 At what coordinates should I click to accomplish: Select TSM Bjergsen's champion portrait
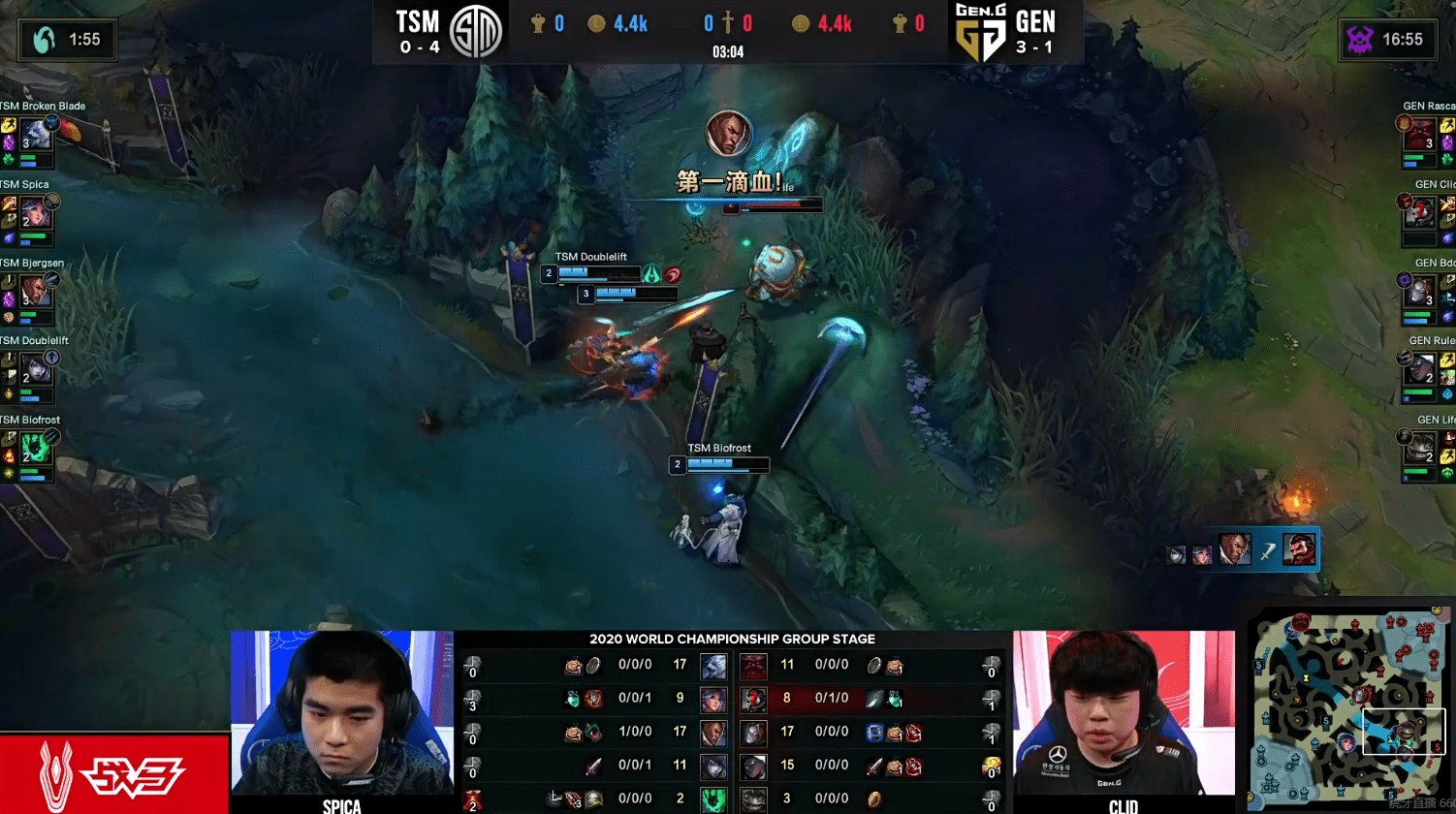tap(35, 291)
